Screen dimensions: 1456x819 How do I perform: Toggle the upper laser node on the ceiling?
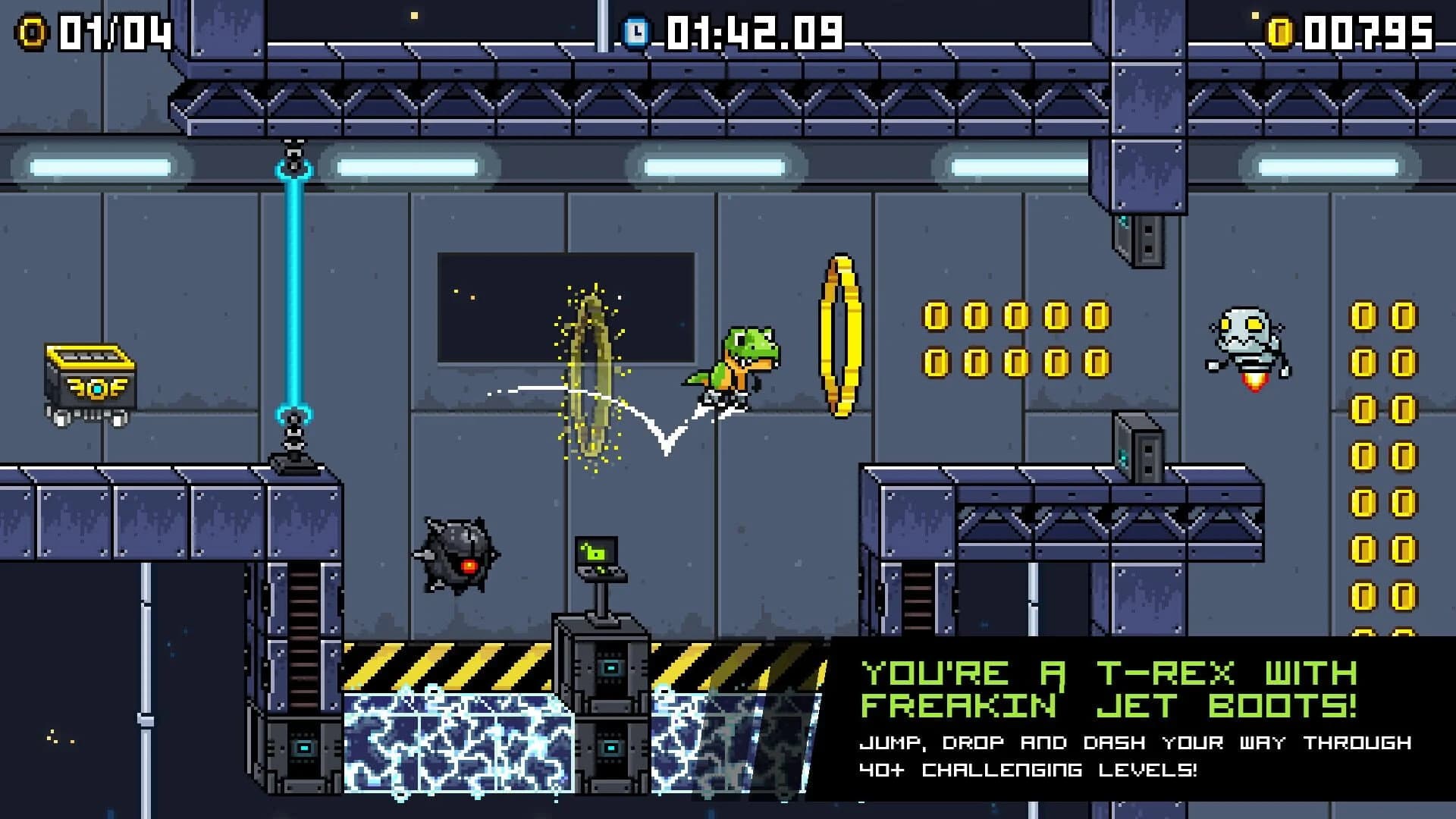(292, 155)
